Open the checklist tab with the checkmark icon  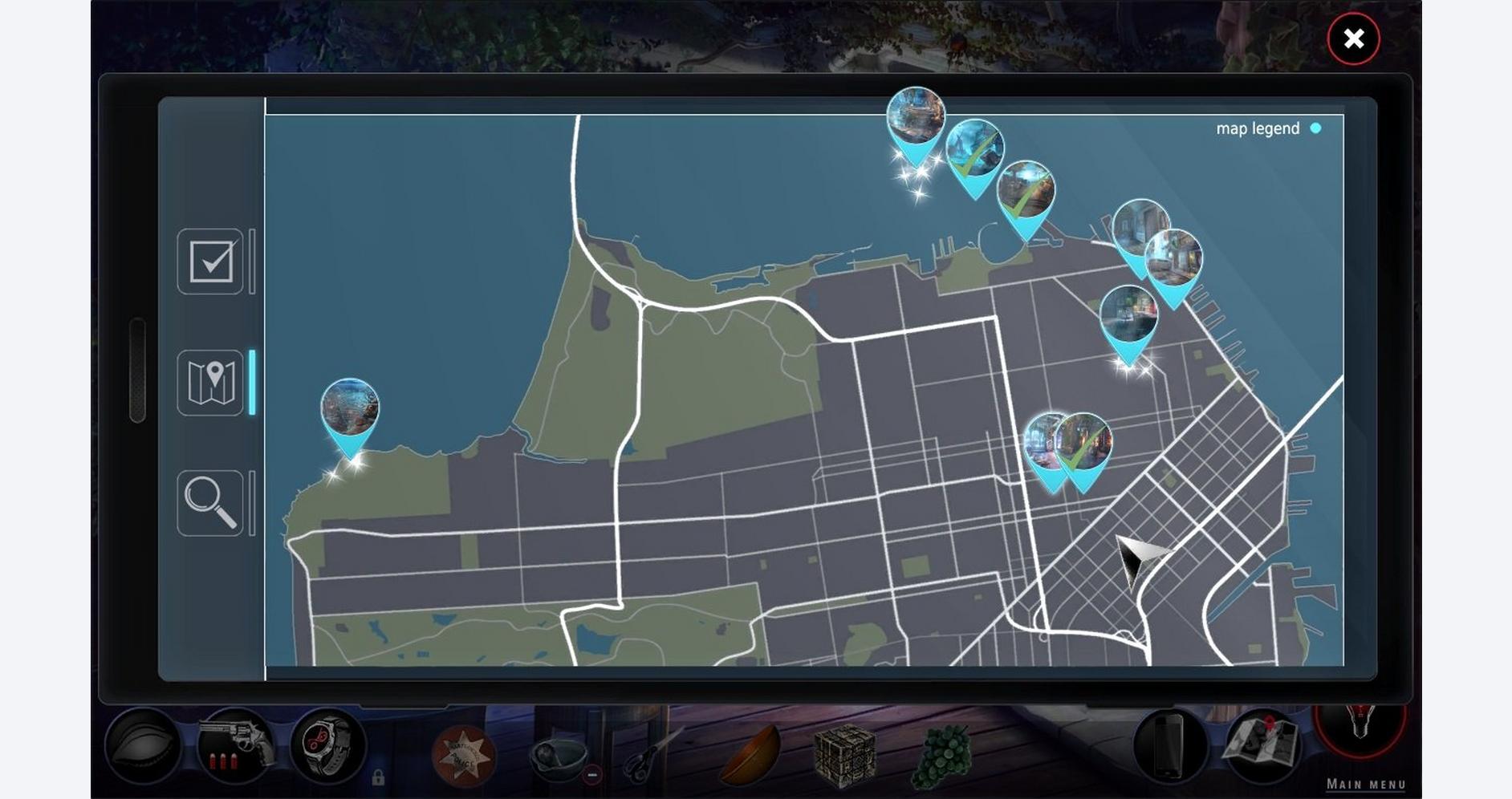click(x=210, y=262)
